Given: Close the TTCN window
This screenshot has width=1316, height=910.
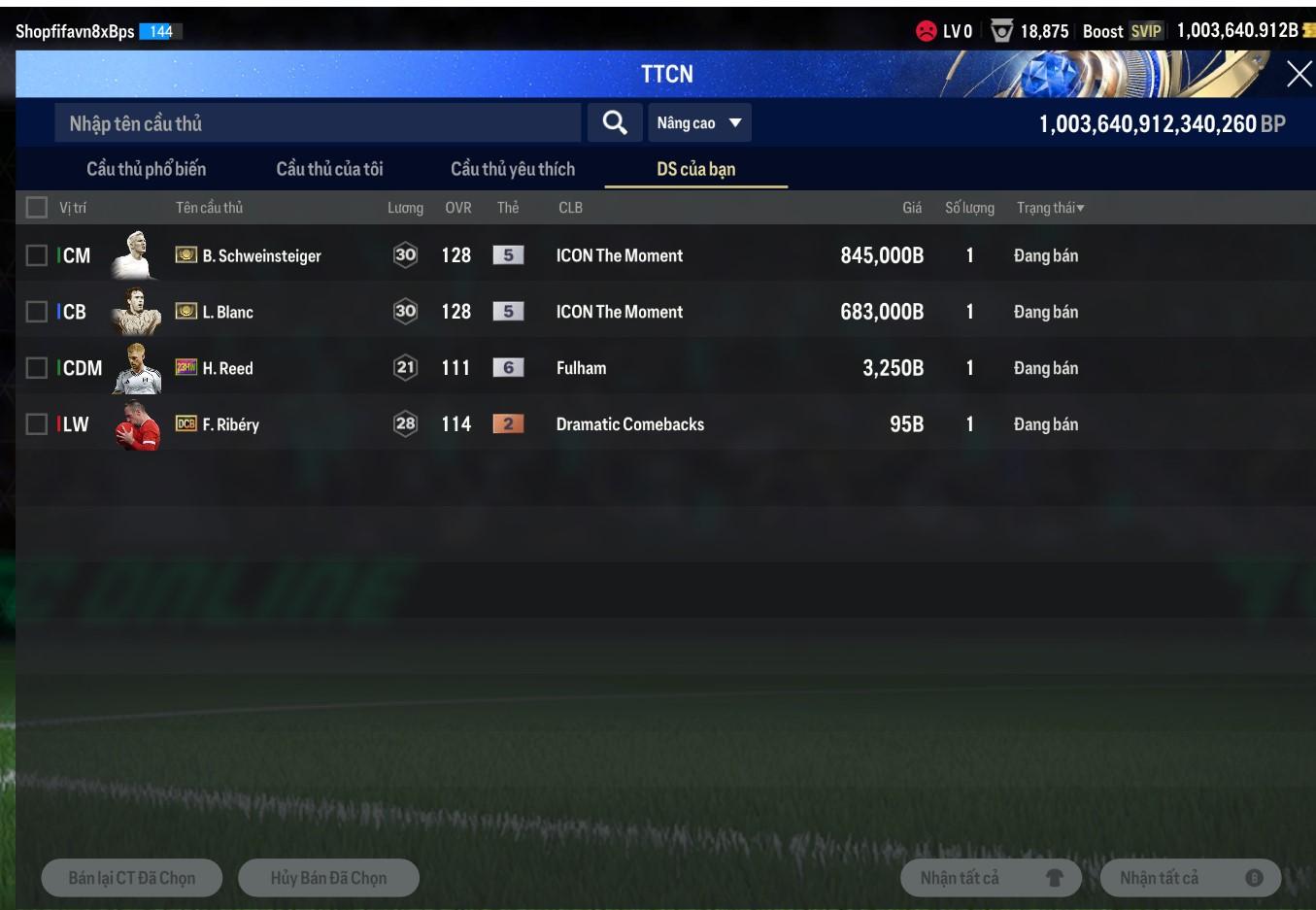Looking at the screenshot, I should [x=1299, y=74].
